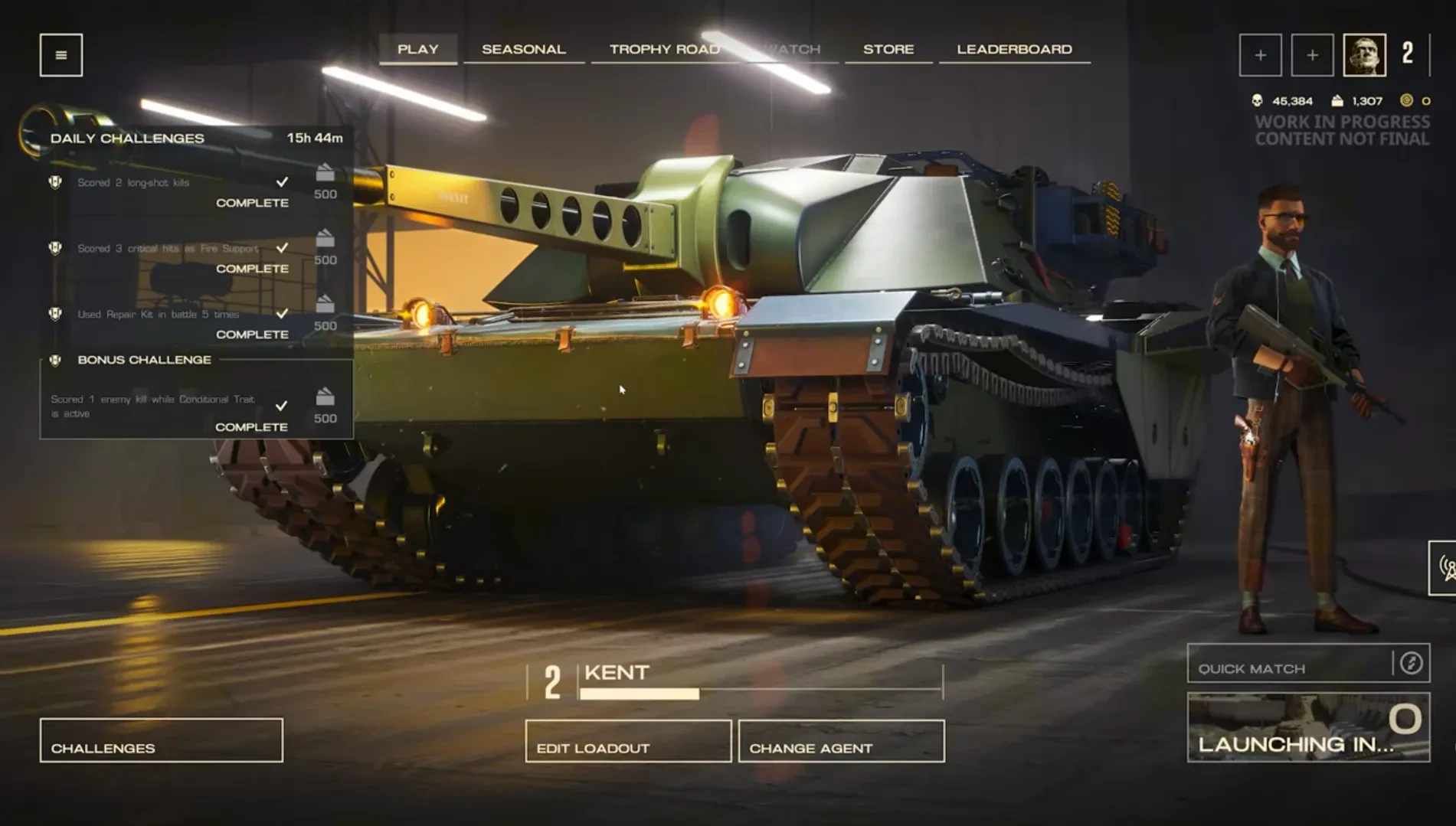
Task: Select the Fire Support critical hits challenge
Action: (170, 256)
